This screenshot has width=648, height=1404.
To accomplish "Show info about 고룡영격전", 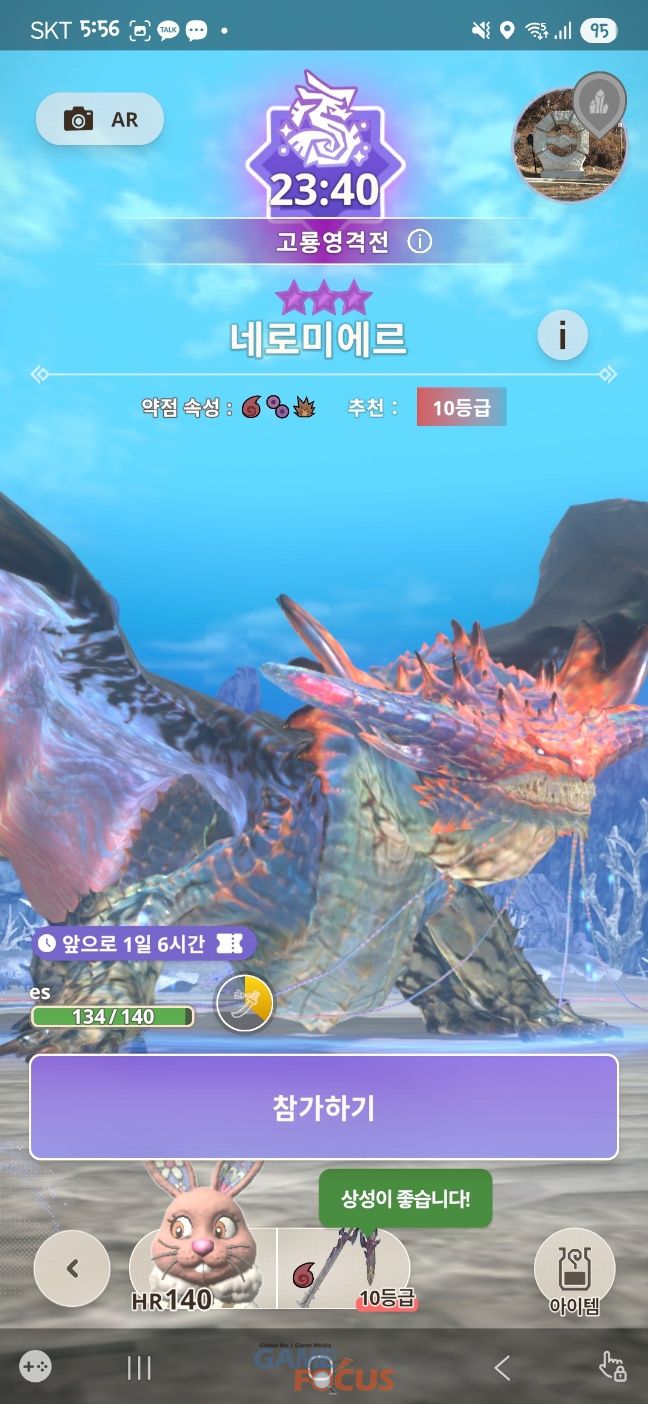I will click(x=420, y=242).
